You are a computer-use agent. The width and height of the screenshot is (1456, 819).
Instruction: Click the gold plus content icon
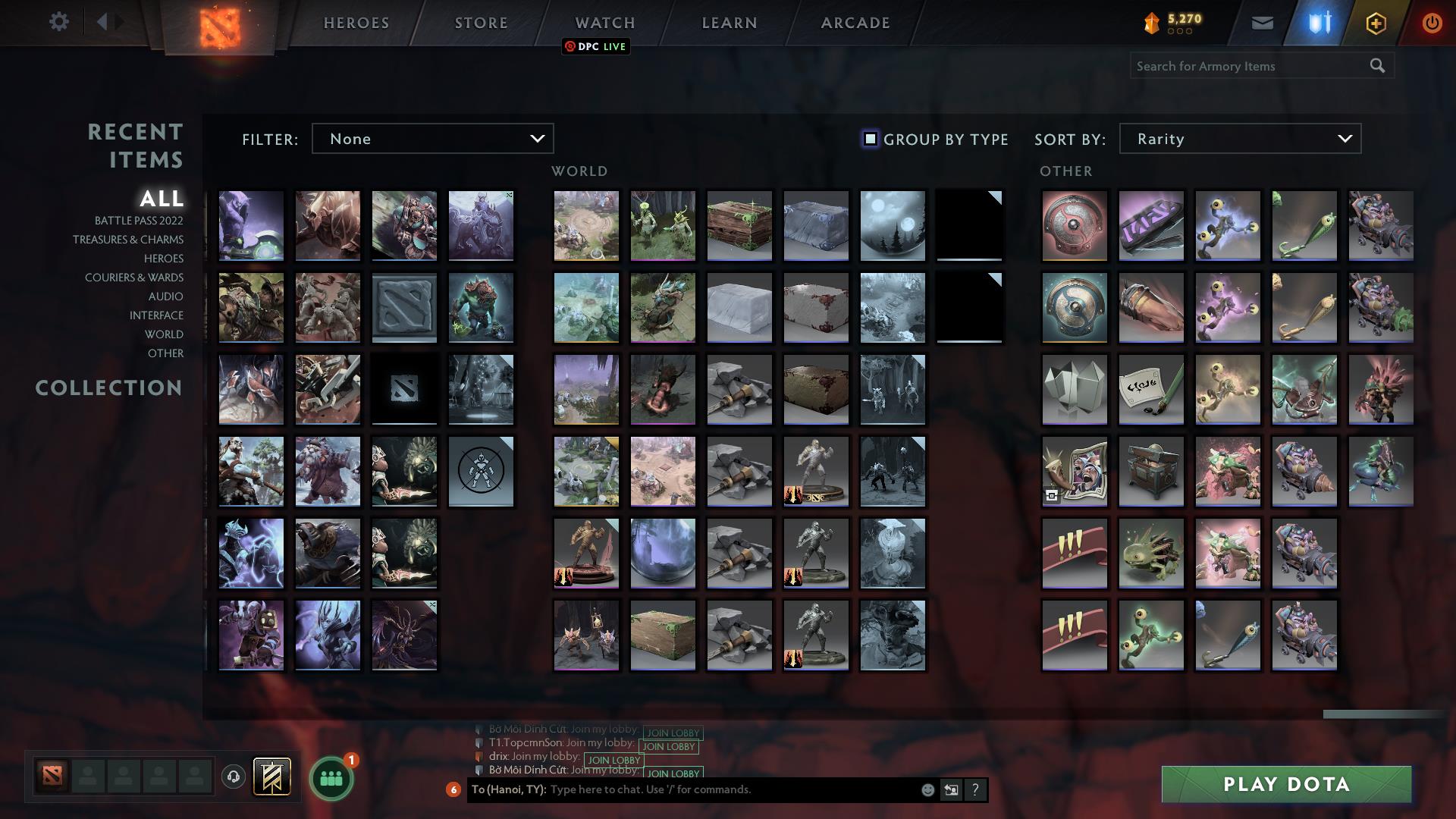pyautogui.click(x=1376, y=23)
